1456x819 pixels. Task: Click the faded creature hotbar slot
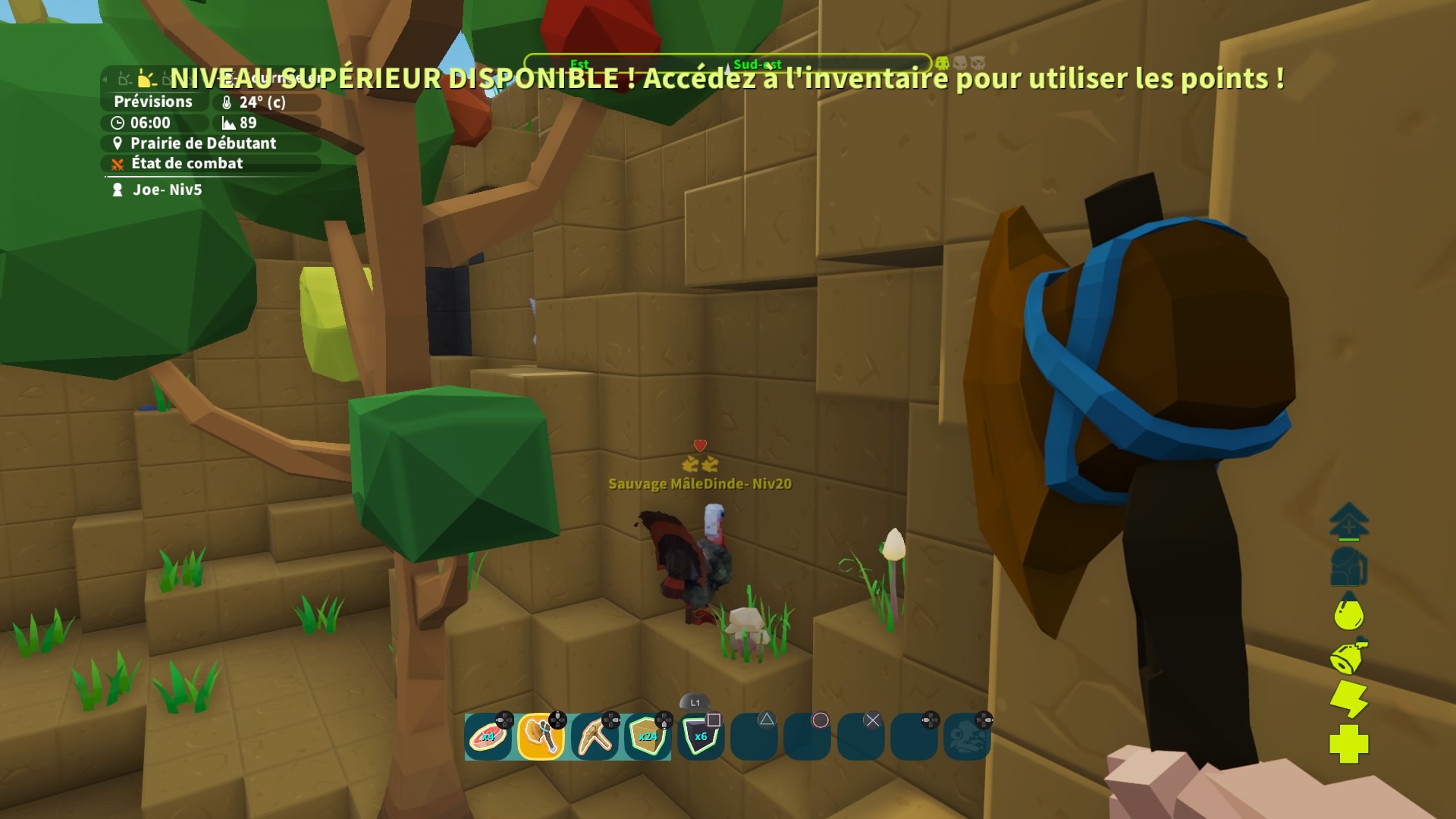click(967, 736)
